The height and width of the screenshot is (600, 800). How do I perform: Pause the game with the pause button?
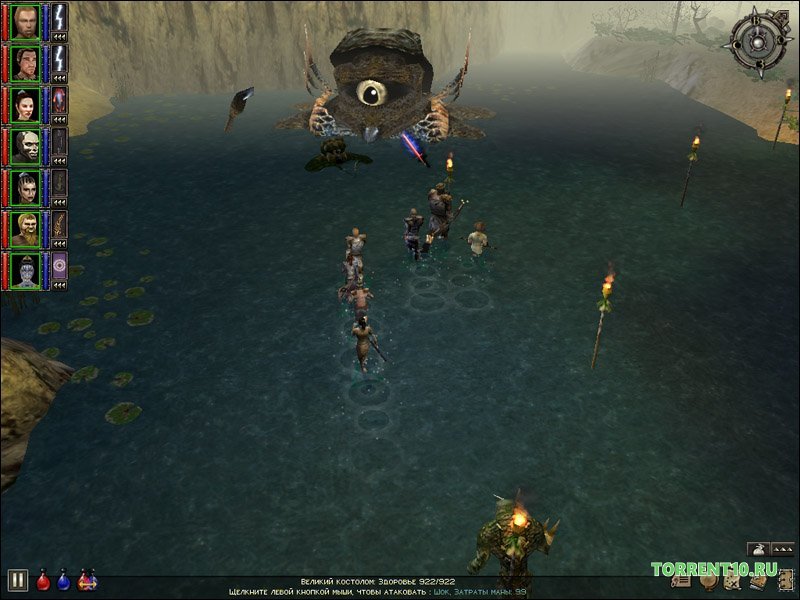click(17, 580)
